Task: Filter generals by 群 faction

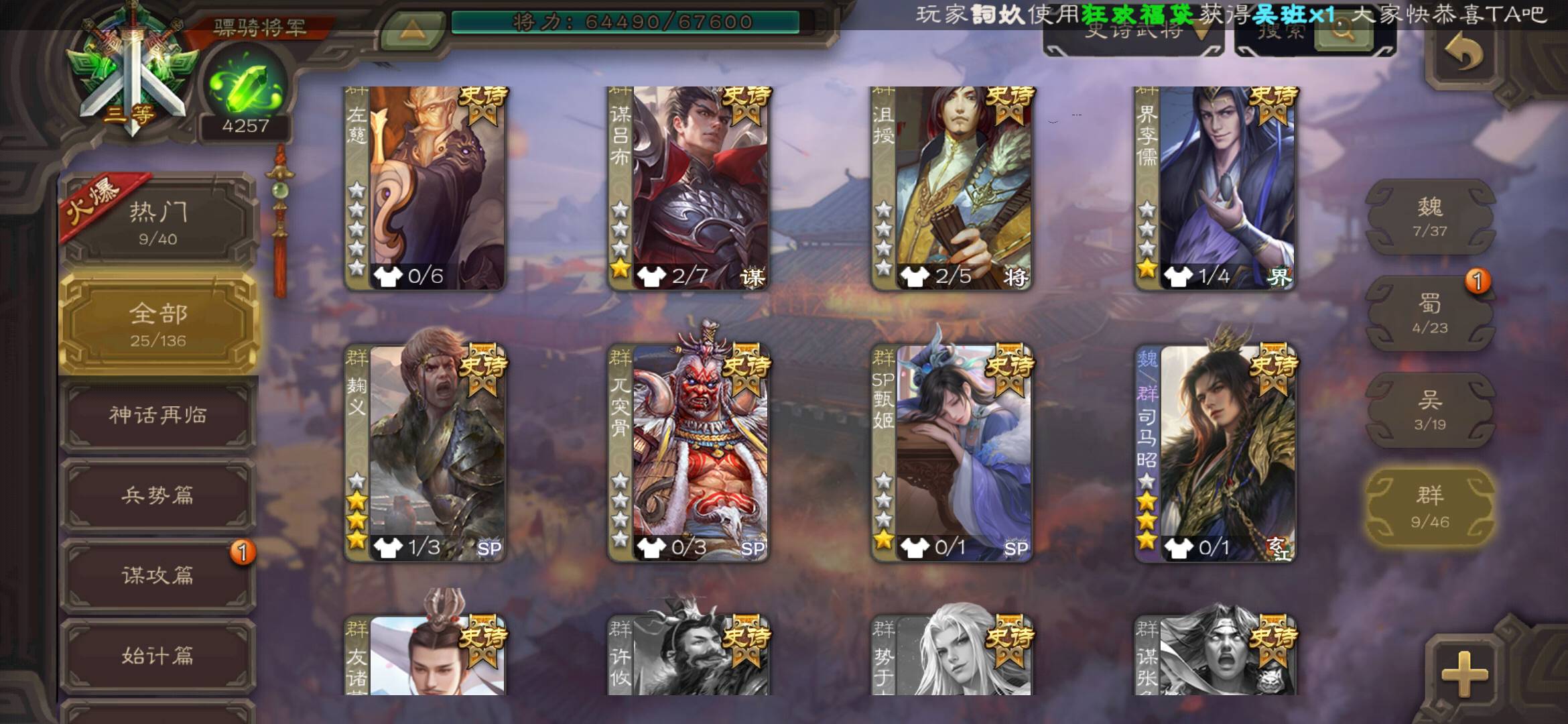Action: tap(1430, 507)
